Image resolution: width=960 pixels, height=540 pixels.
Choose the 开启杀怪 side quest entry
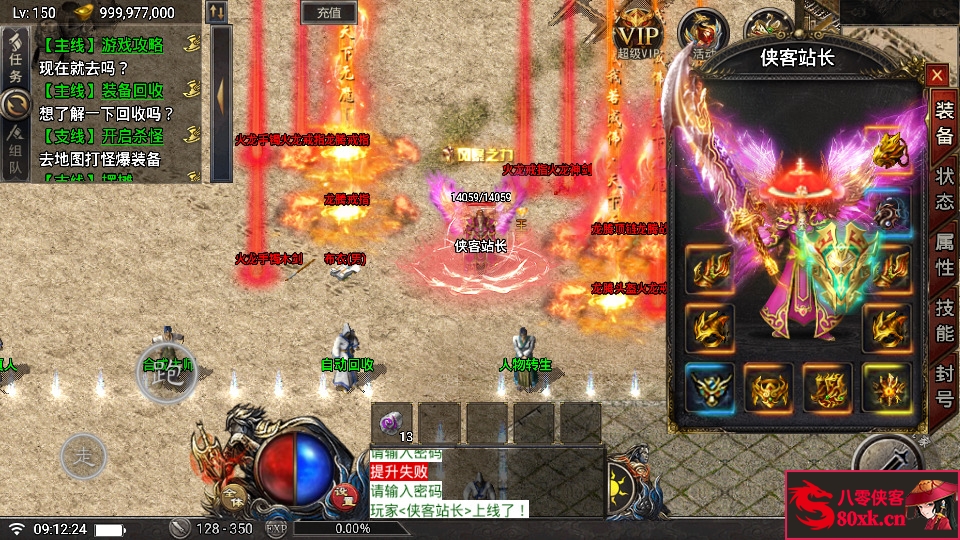102,136
